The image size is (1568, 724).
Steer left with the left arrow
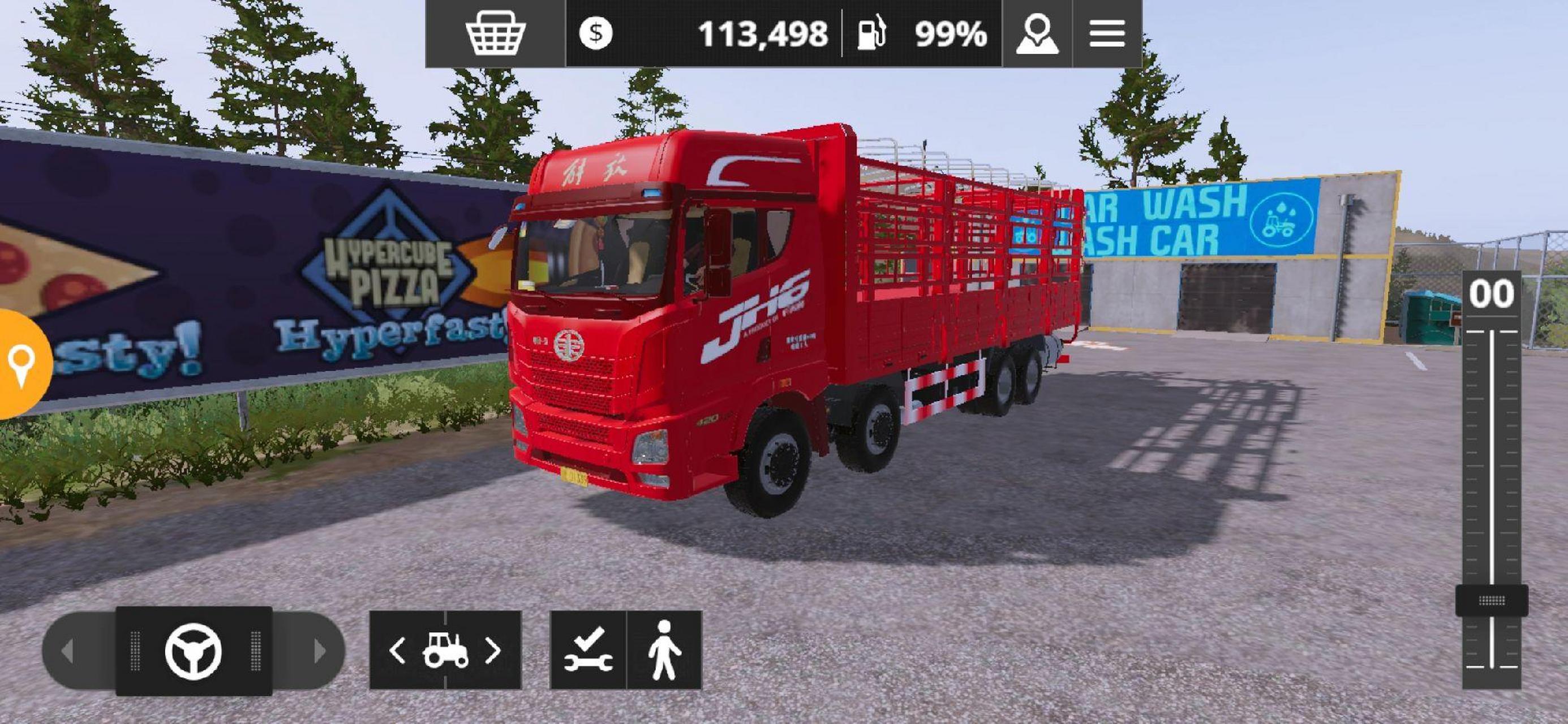click(x=68, y=651)
